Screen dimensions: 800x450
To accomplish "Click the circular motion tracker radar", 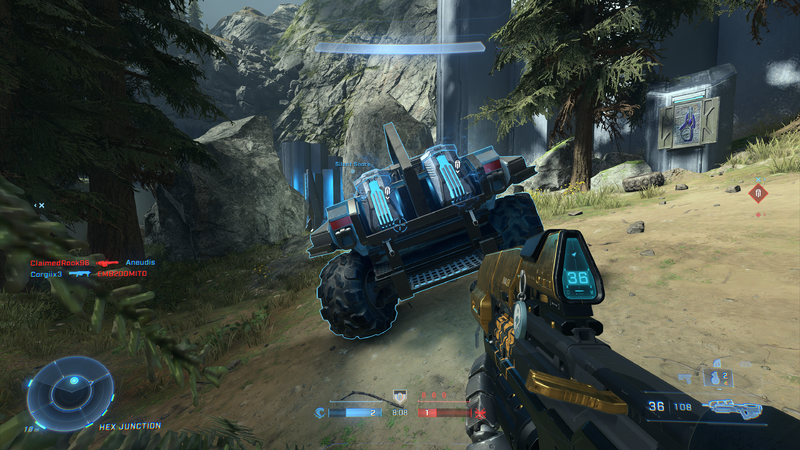I will 70,393.
